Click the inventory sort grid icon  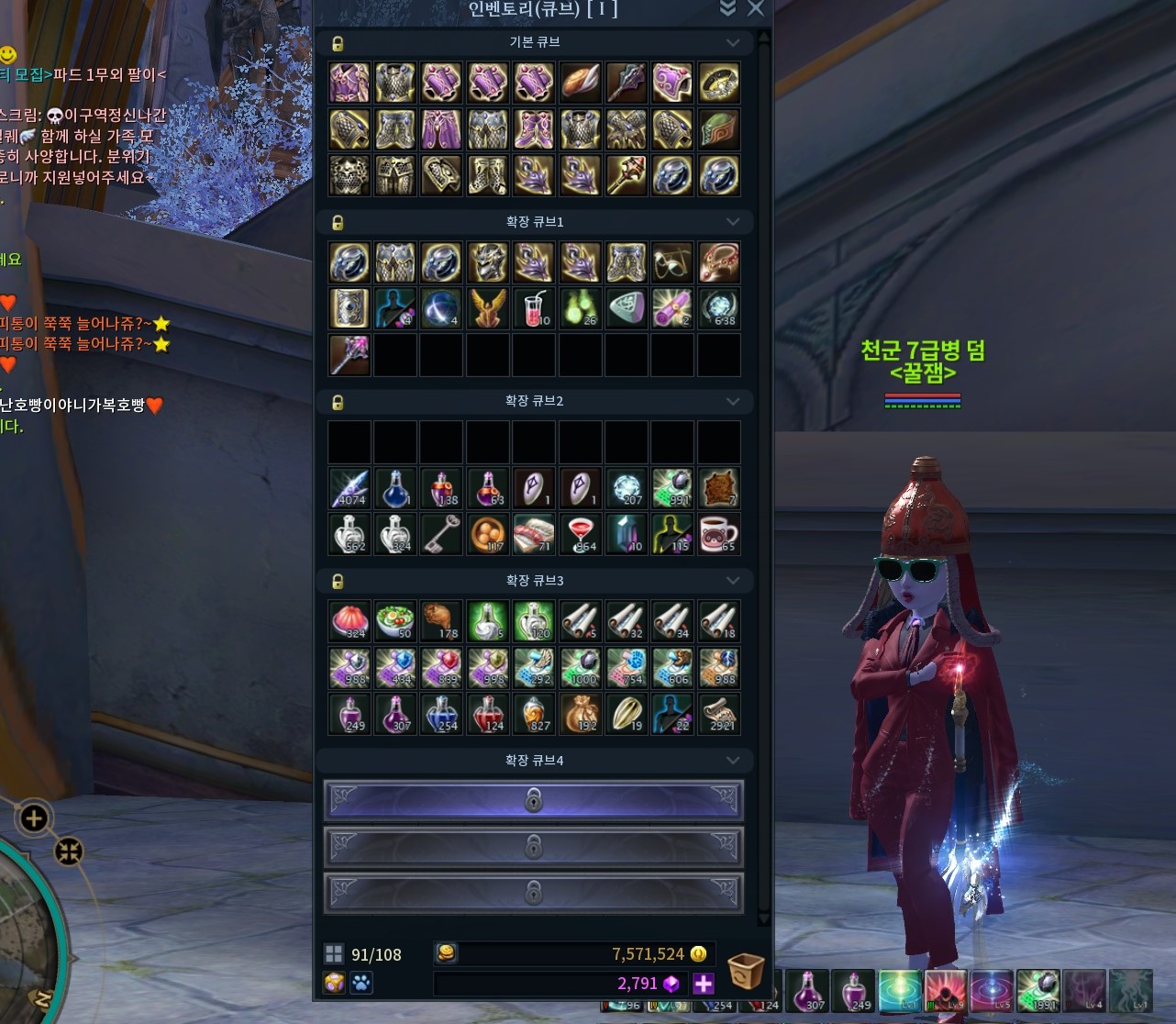tap(334, 954)
